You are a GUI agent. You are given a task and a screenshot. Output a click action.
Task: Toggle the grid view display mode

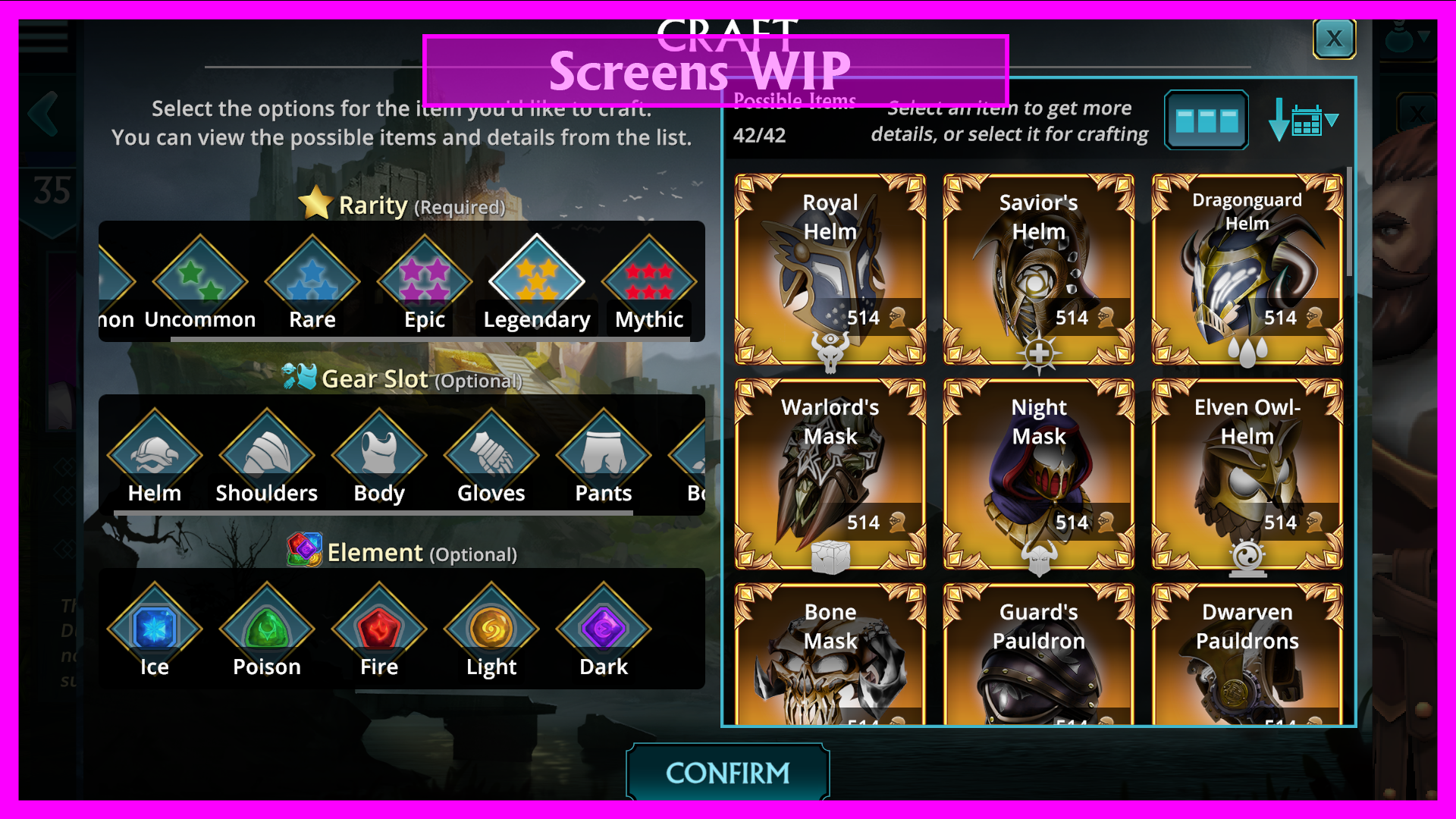1206,120
